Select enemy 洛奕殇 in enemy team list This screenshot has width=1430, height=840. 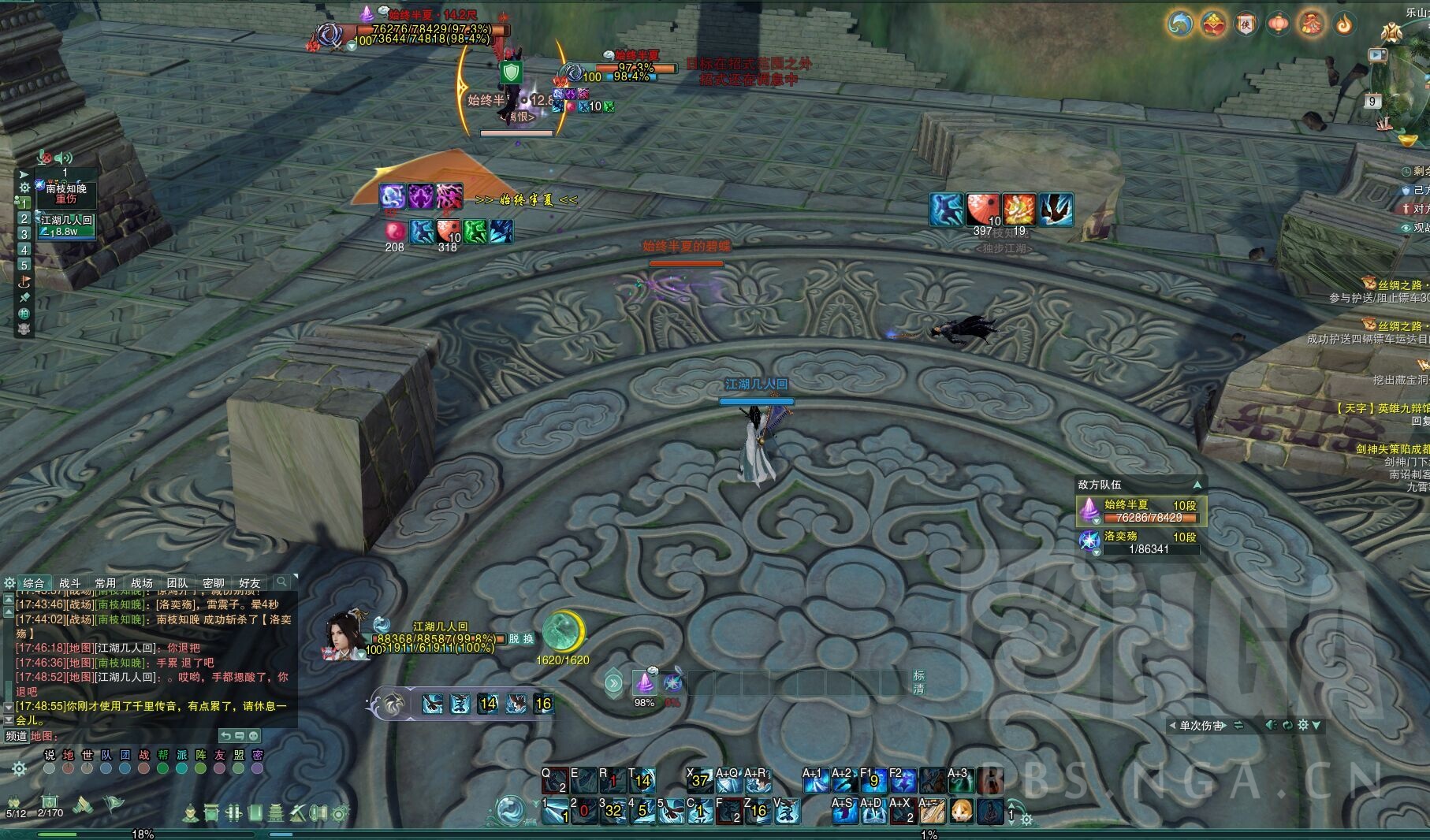pyautogui.click(x=1141, y=542)
